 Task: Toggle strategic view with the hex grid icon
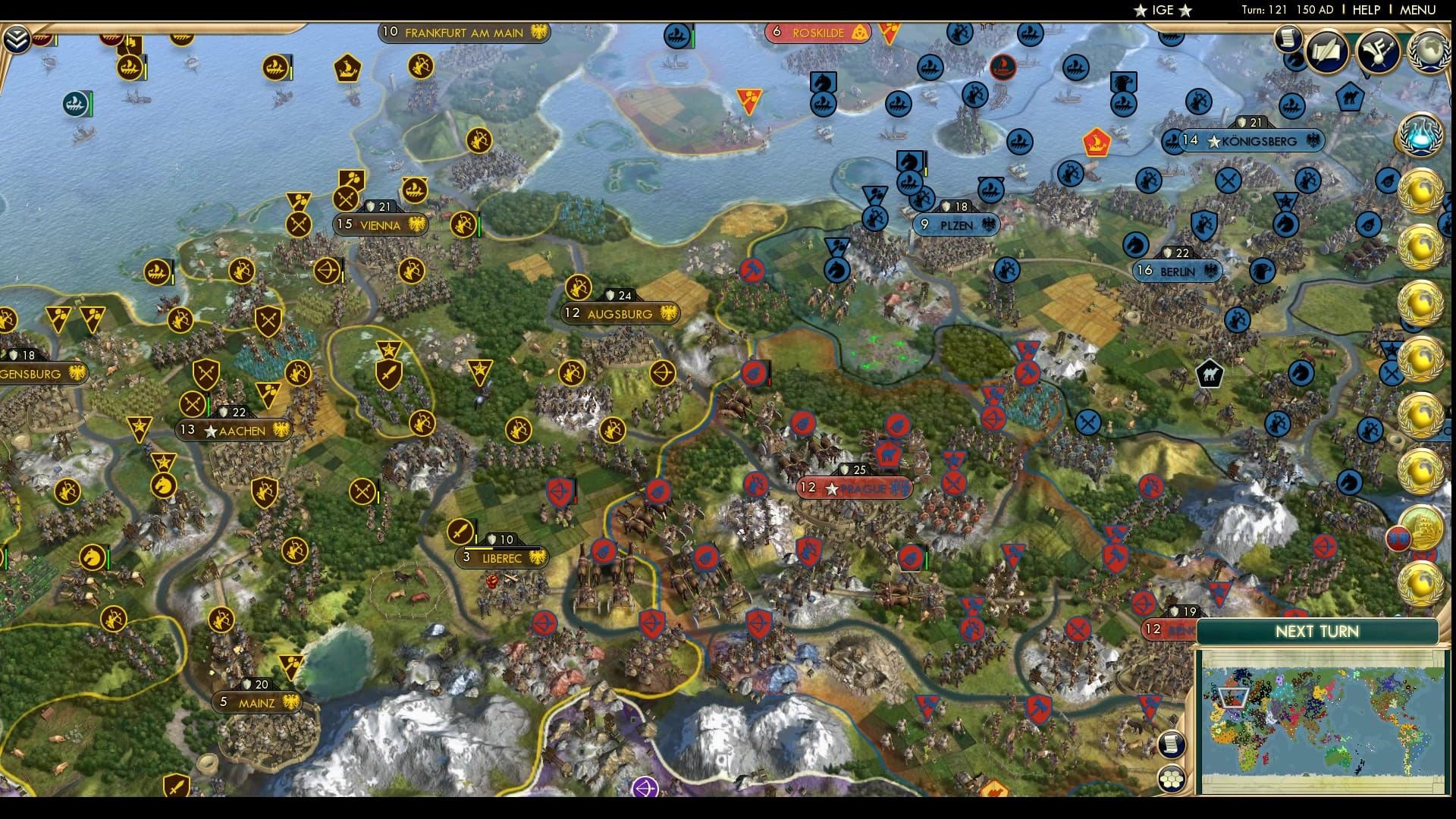(1171, 778)
